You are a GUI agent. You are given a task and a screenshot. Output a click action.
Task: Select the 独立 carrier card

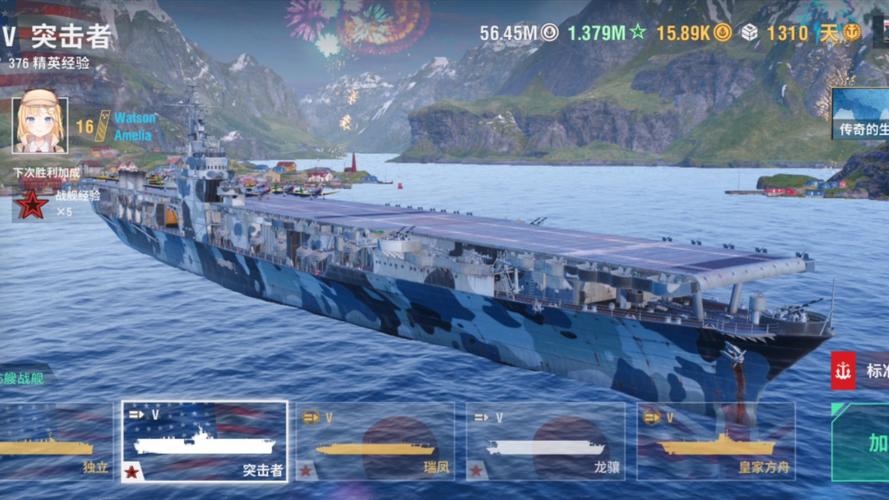(55, 442)
